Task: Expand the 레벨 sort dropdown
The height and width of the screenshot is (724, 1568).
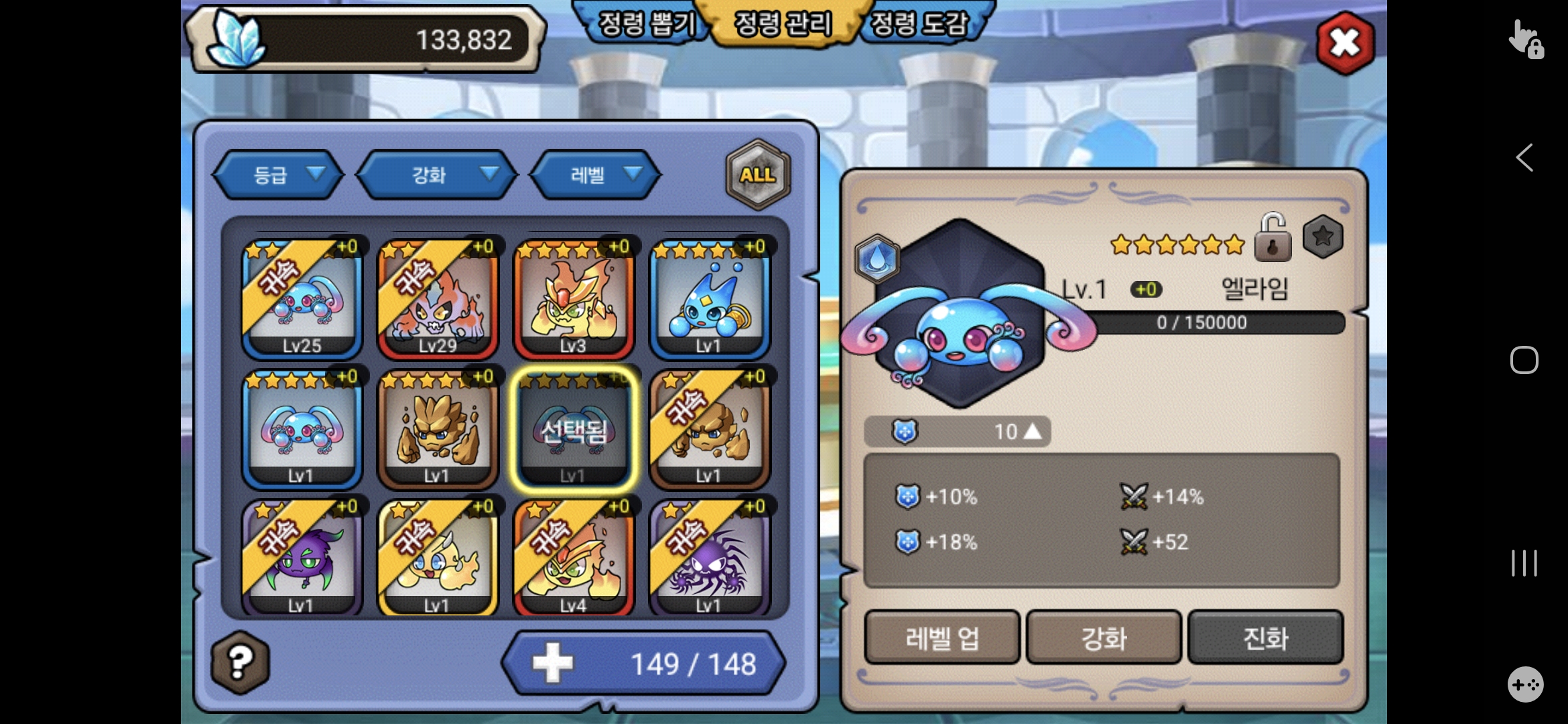Action: tap(595, 175)
